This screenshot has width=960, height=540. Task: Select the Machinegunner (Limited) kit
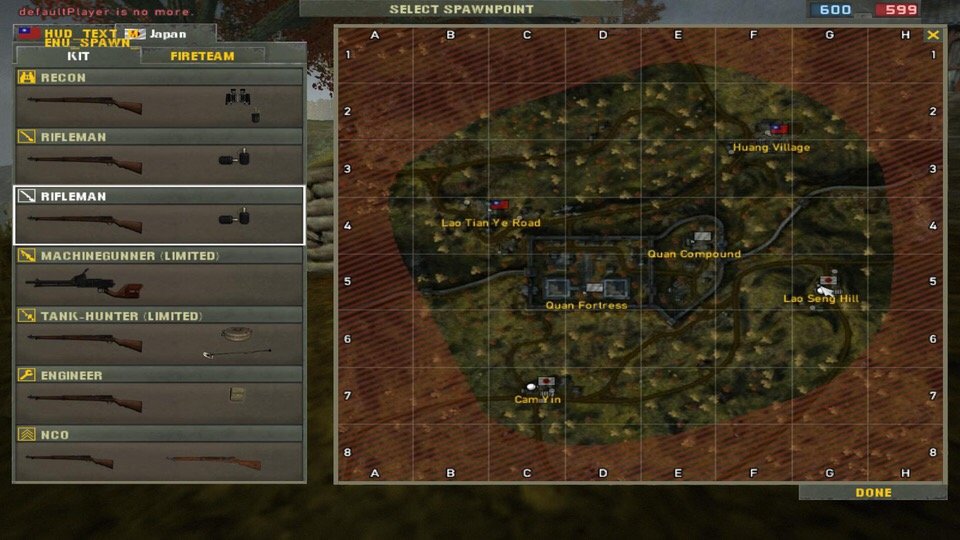pyautogui.click(x=159, y=276)
